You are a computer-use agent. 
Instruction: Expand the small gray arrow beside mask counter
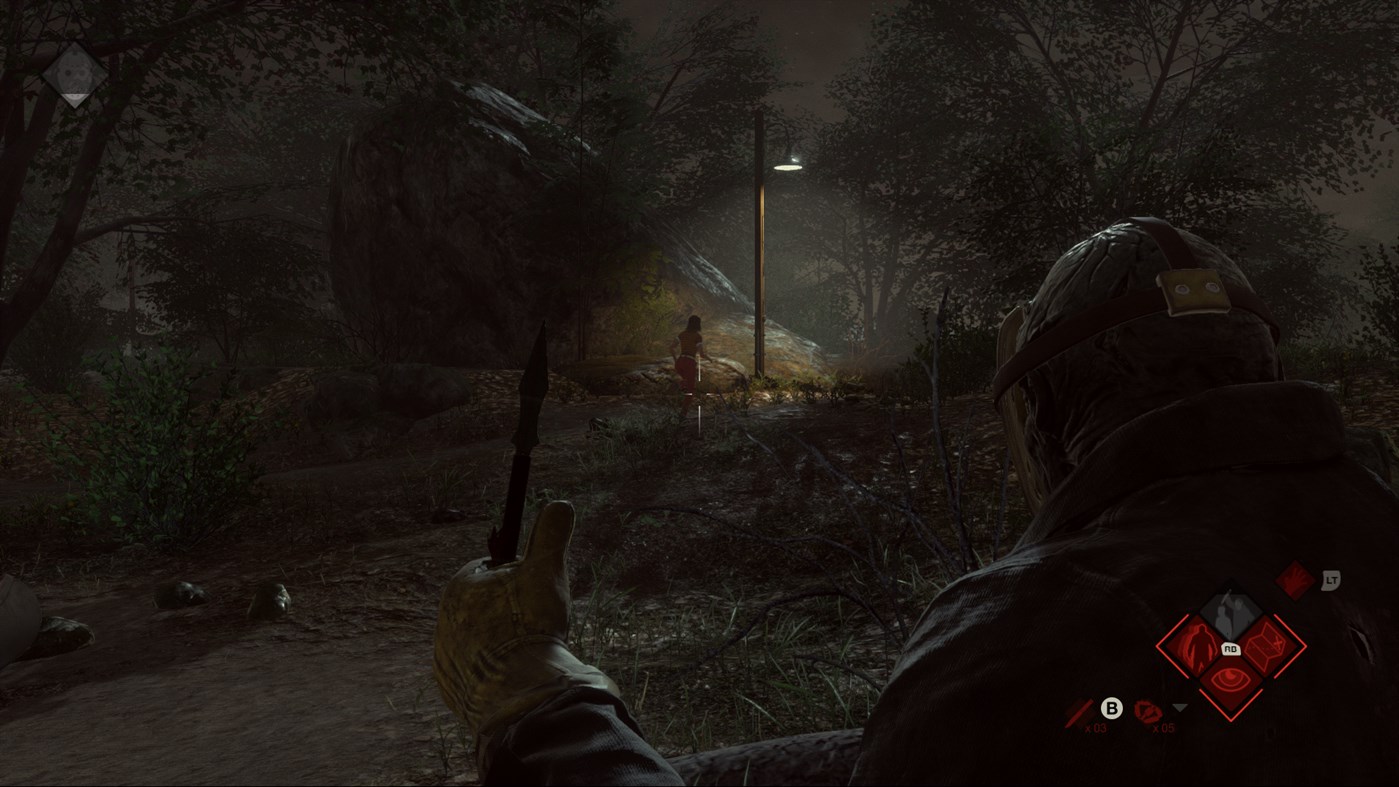(1179, 707)
